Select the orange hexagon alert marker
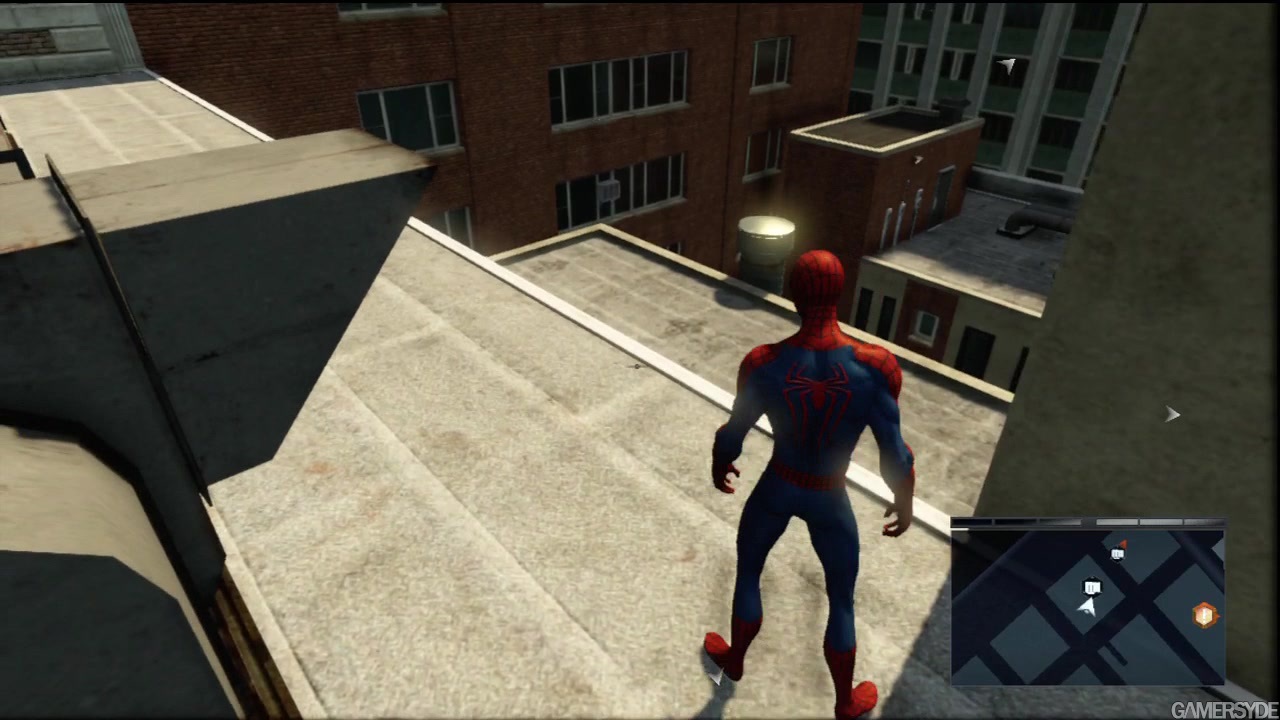The image size is (1280, 720). (1205, 615)
